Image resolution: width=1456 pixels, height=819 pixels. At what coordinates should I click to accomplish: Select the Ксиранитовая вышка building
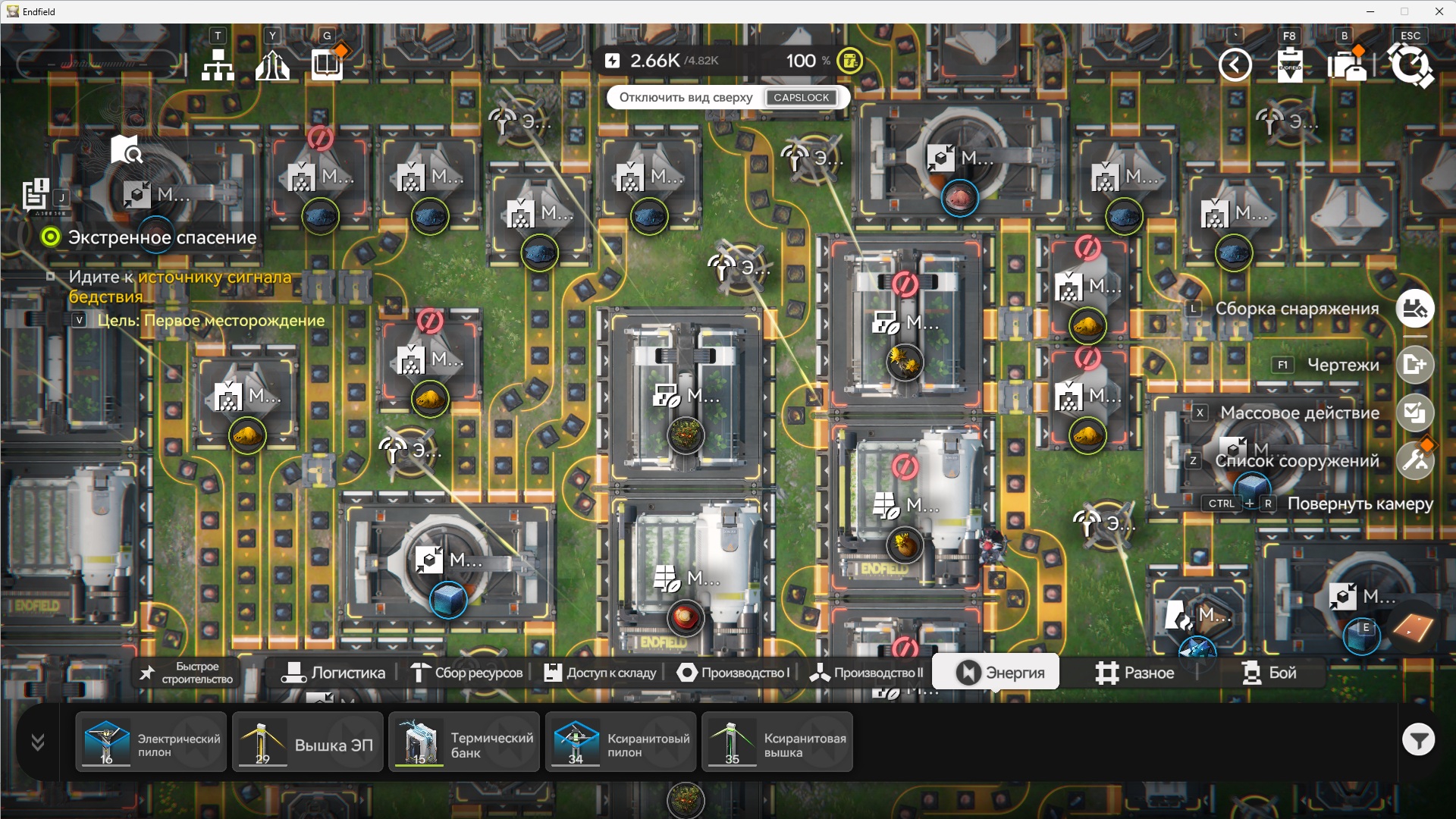[x=777, y=742]
